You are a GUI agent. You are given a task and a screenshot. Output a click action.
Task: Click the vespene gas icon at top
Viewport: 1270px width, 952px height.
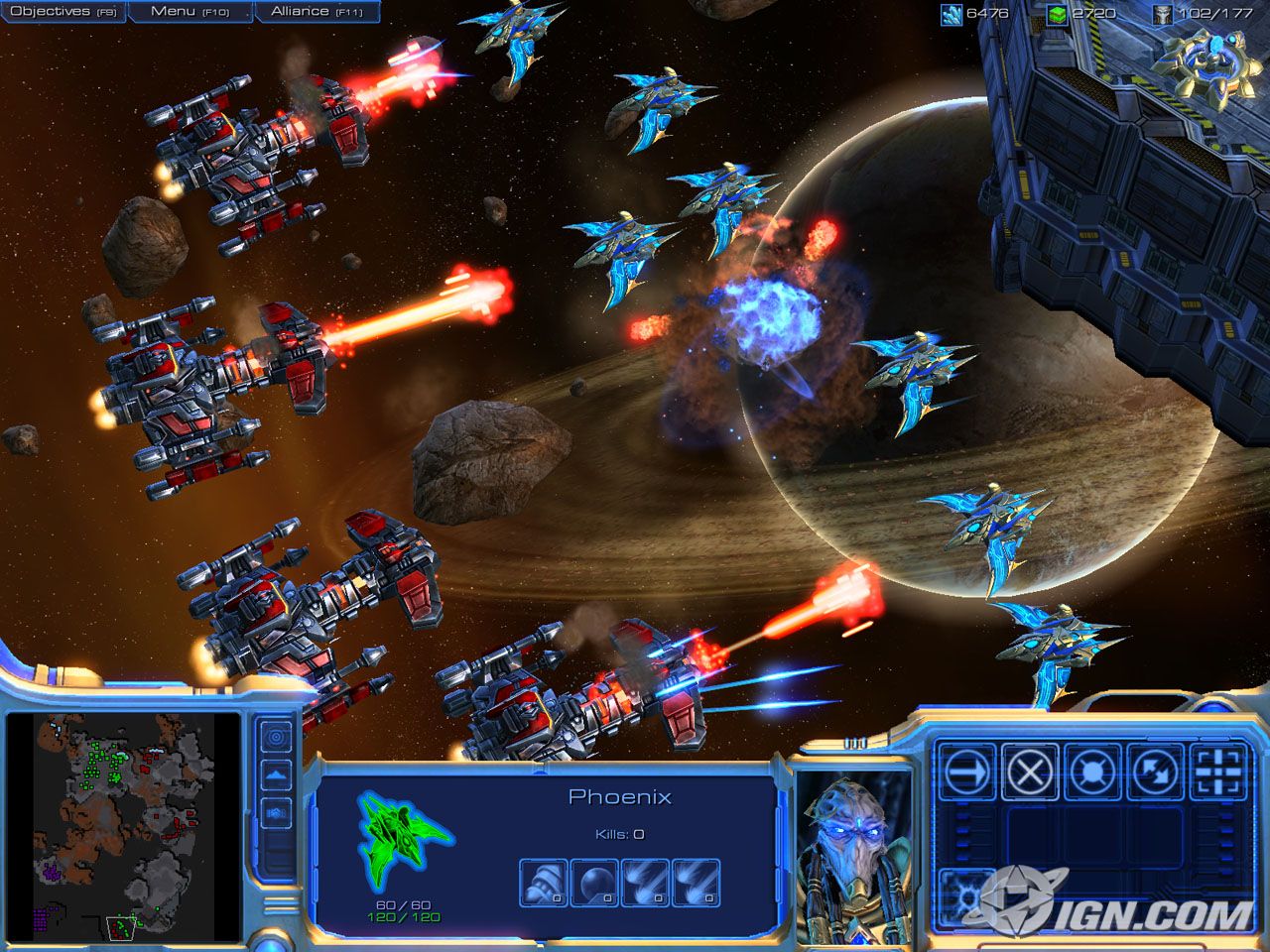[1056, 14]
